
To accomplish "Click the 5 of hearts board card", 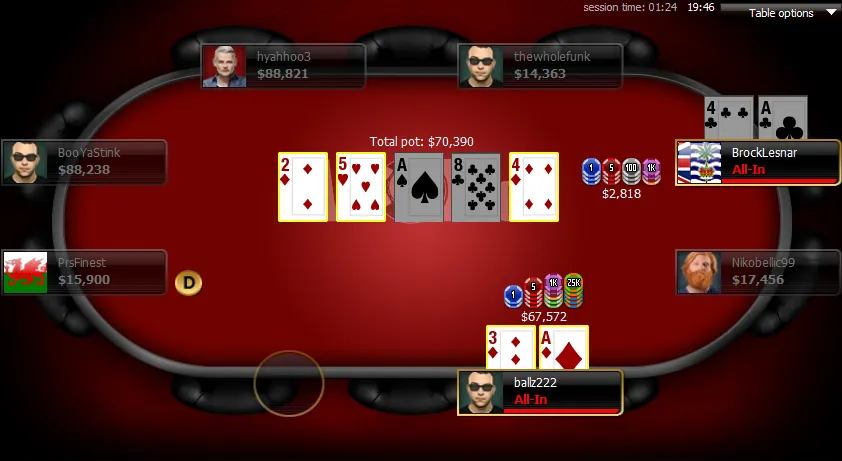I will (361, 187).
